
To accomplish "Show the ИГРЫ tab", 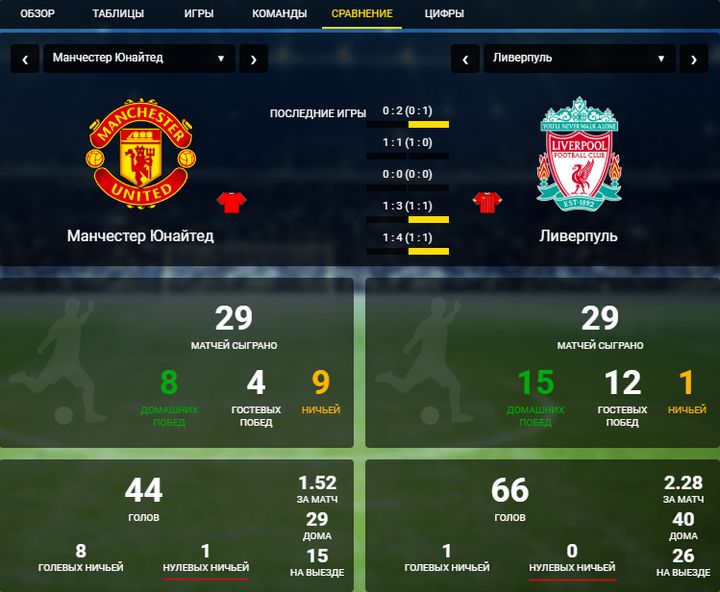I will 198,14.
